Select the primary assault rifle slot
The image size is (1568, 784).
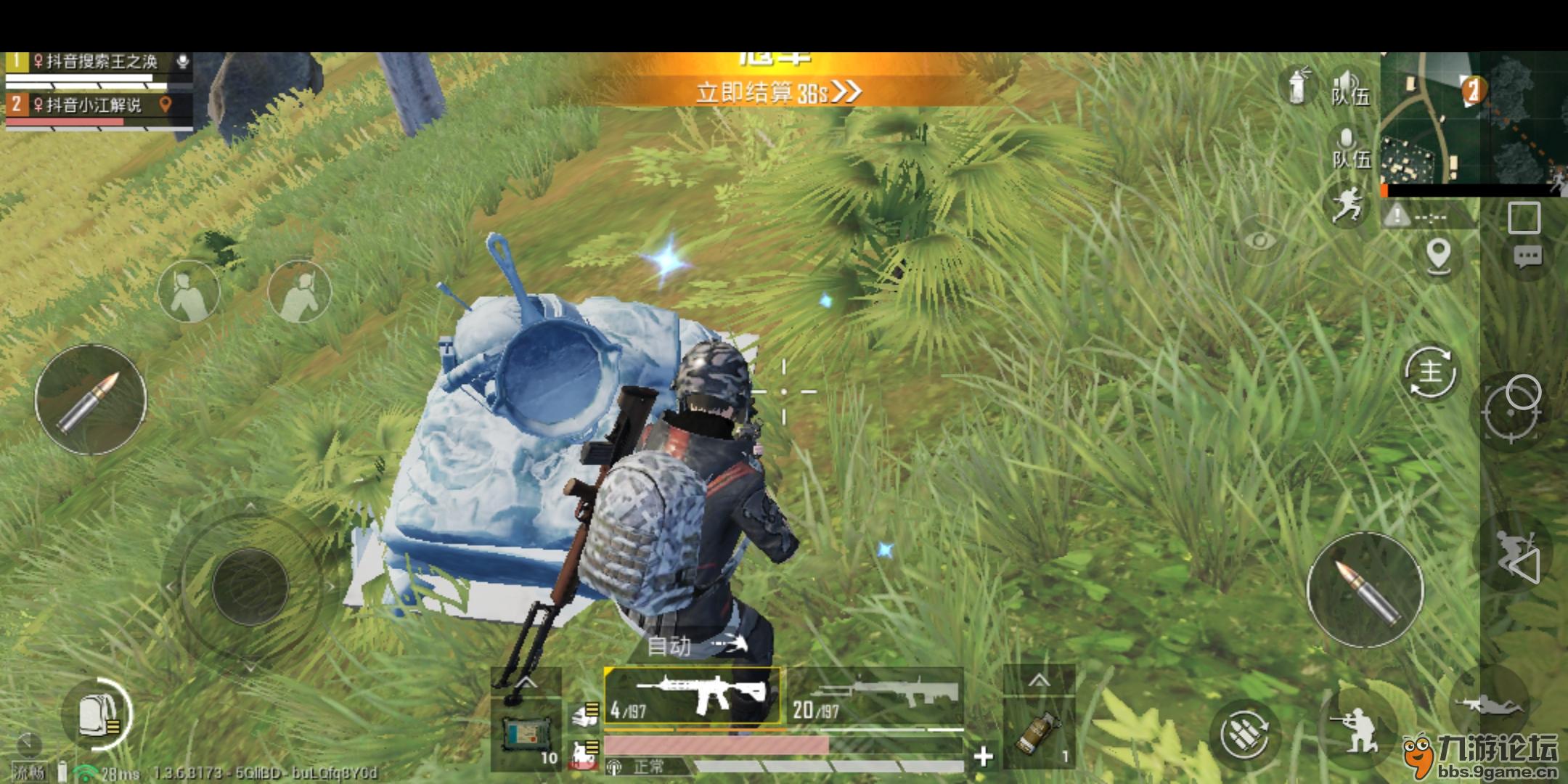click(693, 695)
